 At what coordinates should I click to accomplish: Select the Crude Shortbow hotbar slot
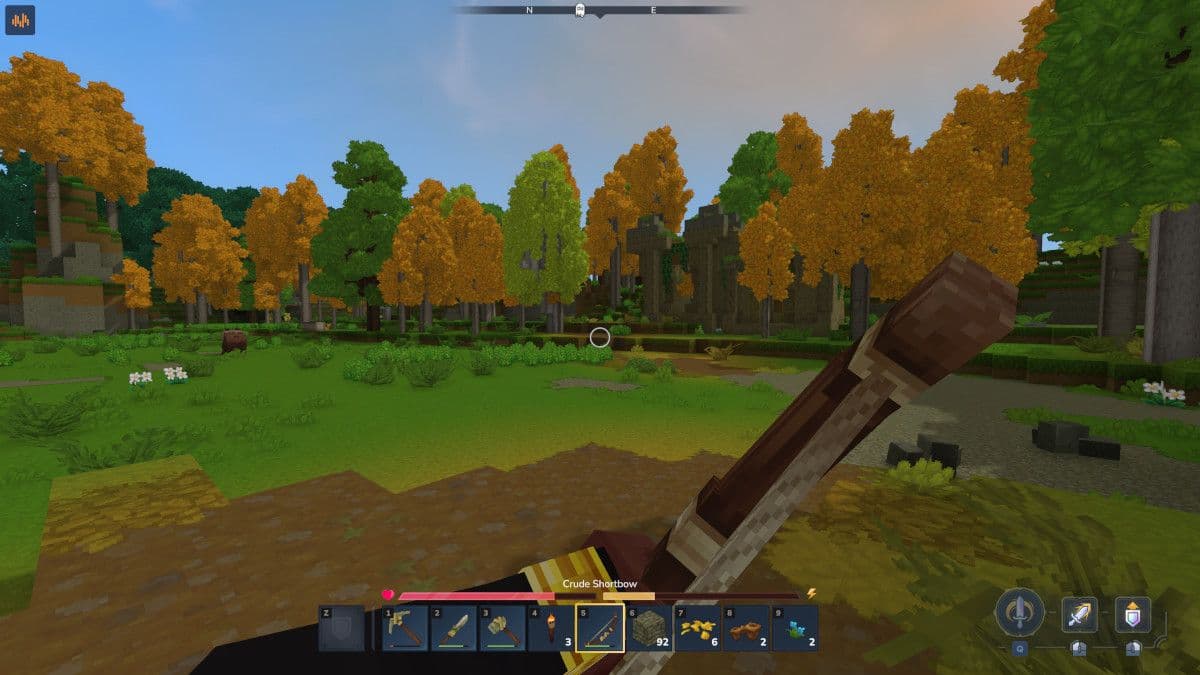pyautogui.click(x=600, y=629)
